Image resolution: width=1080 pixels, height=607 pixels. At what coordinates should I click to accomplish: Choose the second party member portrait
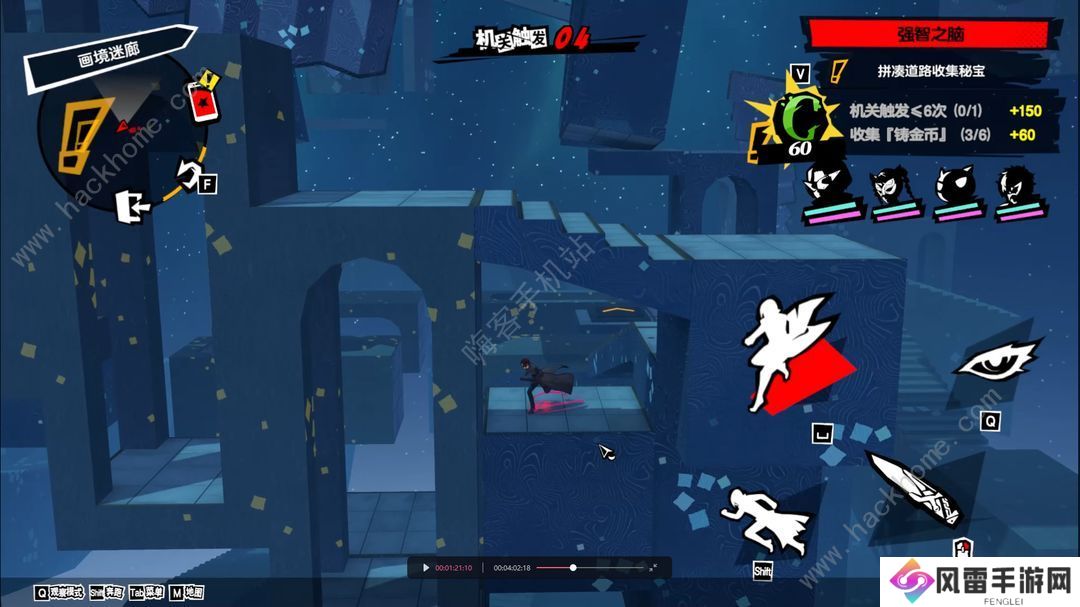point(891,189)
